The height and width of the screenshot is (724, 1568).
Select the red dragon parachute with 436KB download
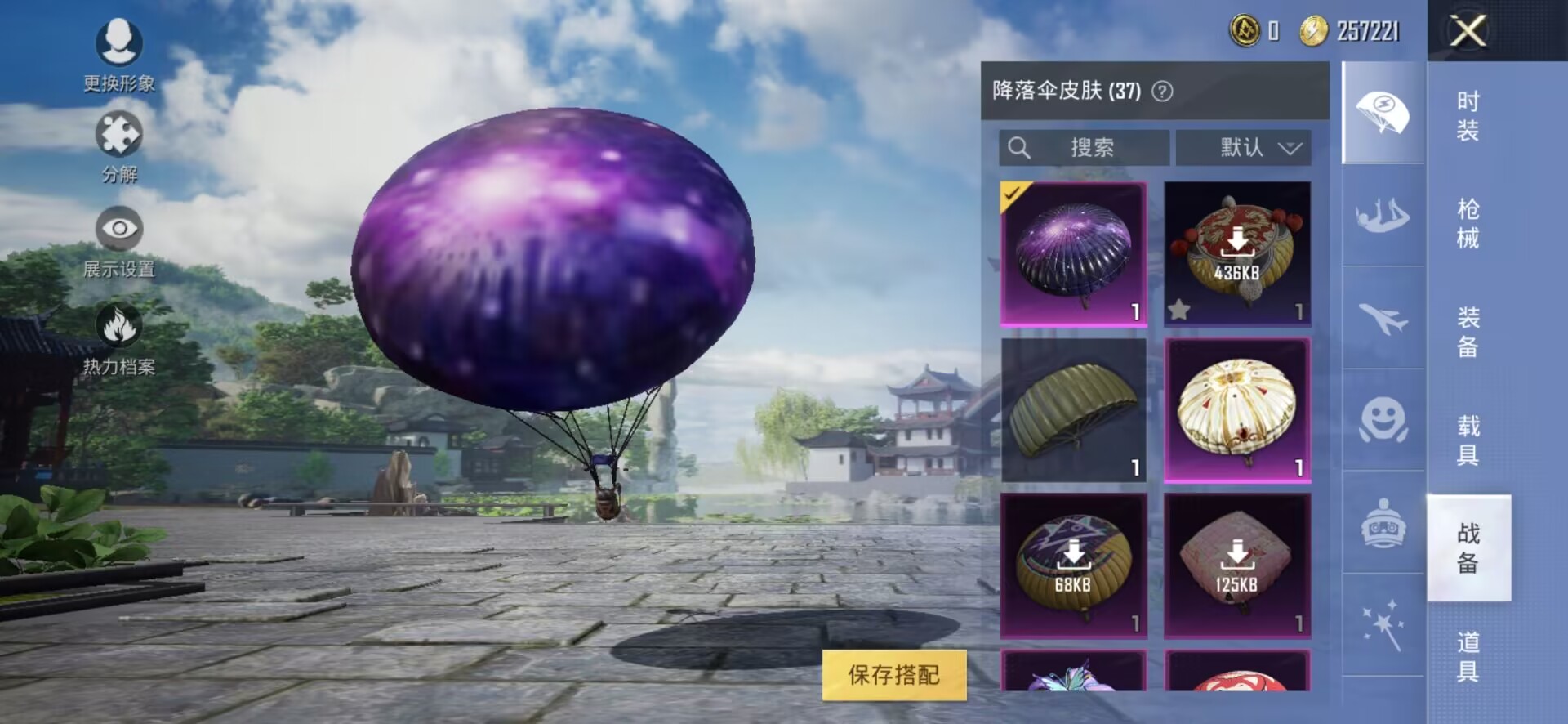tap(1236, 253)
